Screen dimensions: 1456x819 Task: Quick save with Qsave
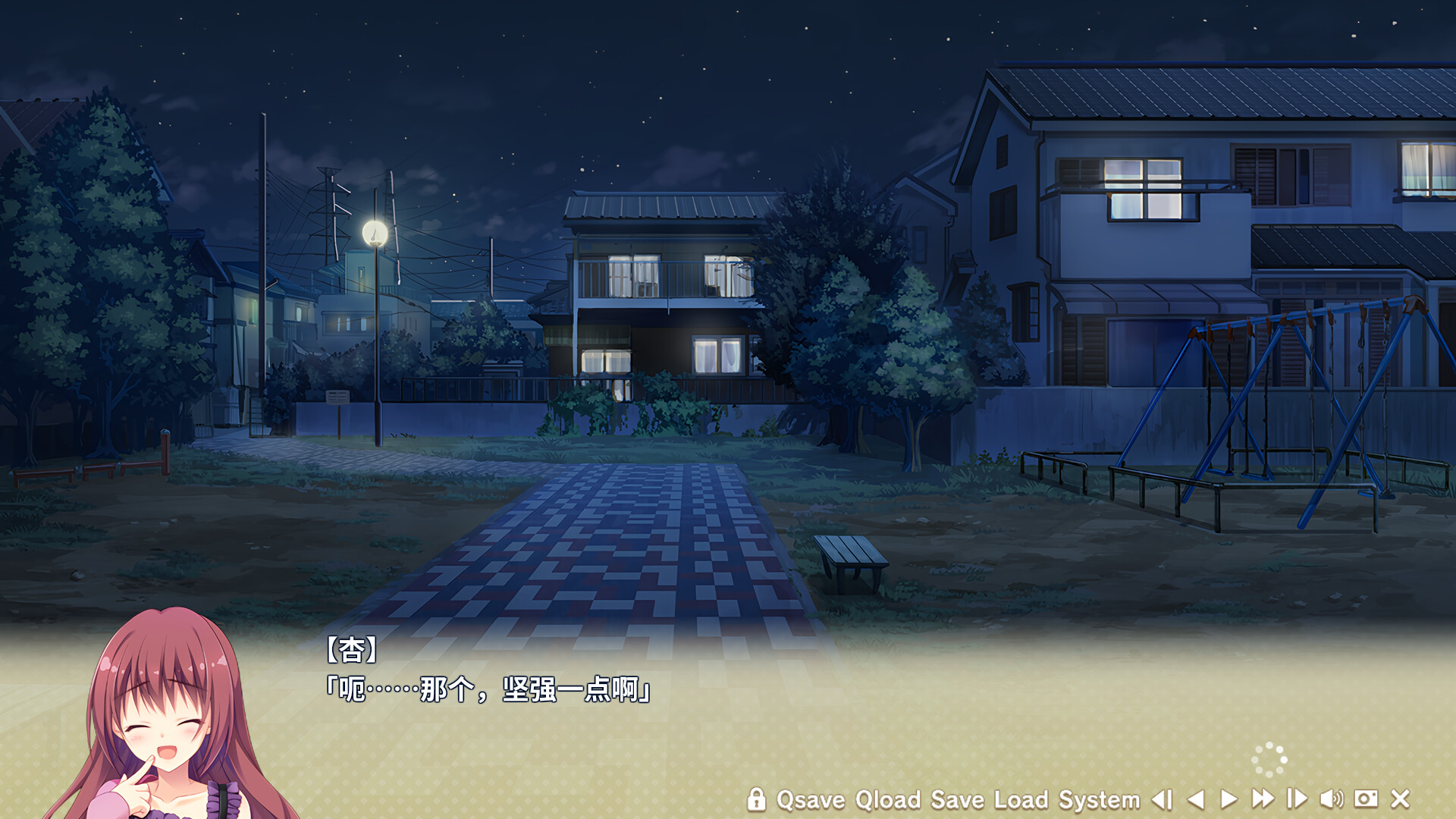(x=811, y=799)
